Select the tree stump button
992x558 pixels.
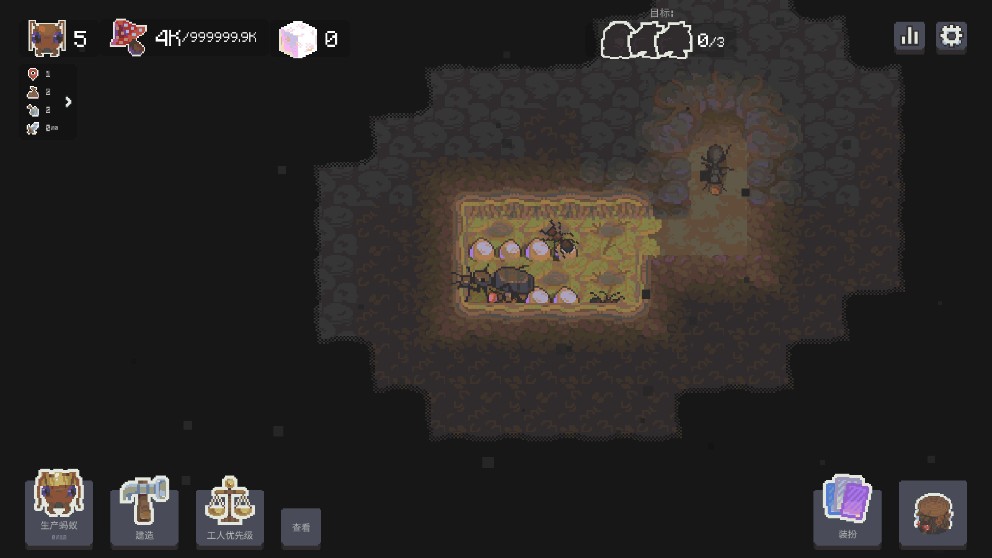[932, 512]
